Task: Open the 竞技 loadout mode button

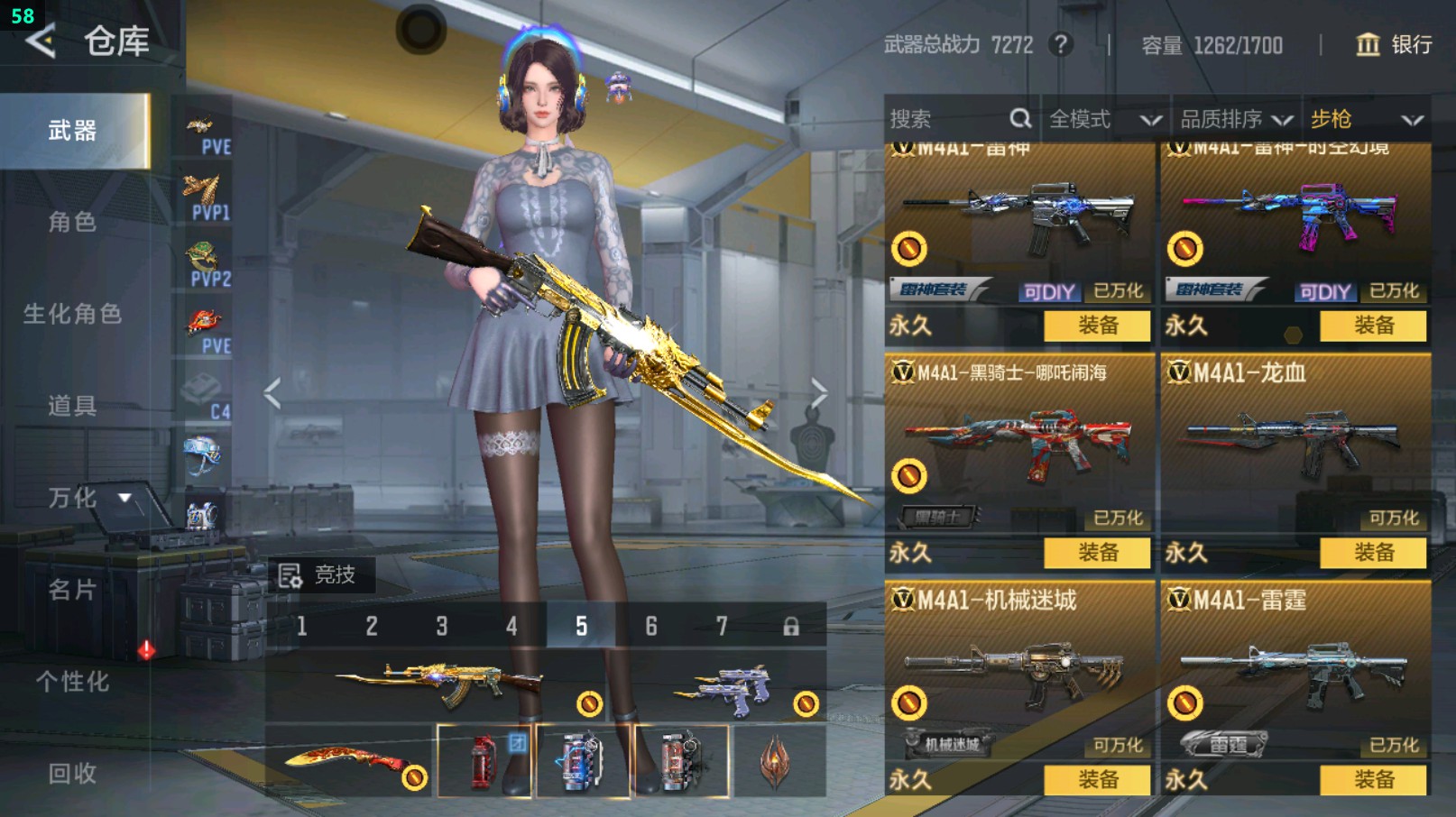Action: click(x=318, y=574)
